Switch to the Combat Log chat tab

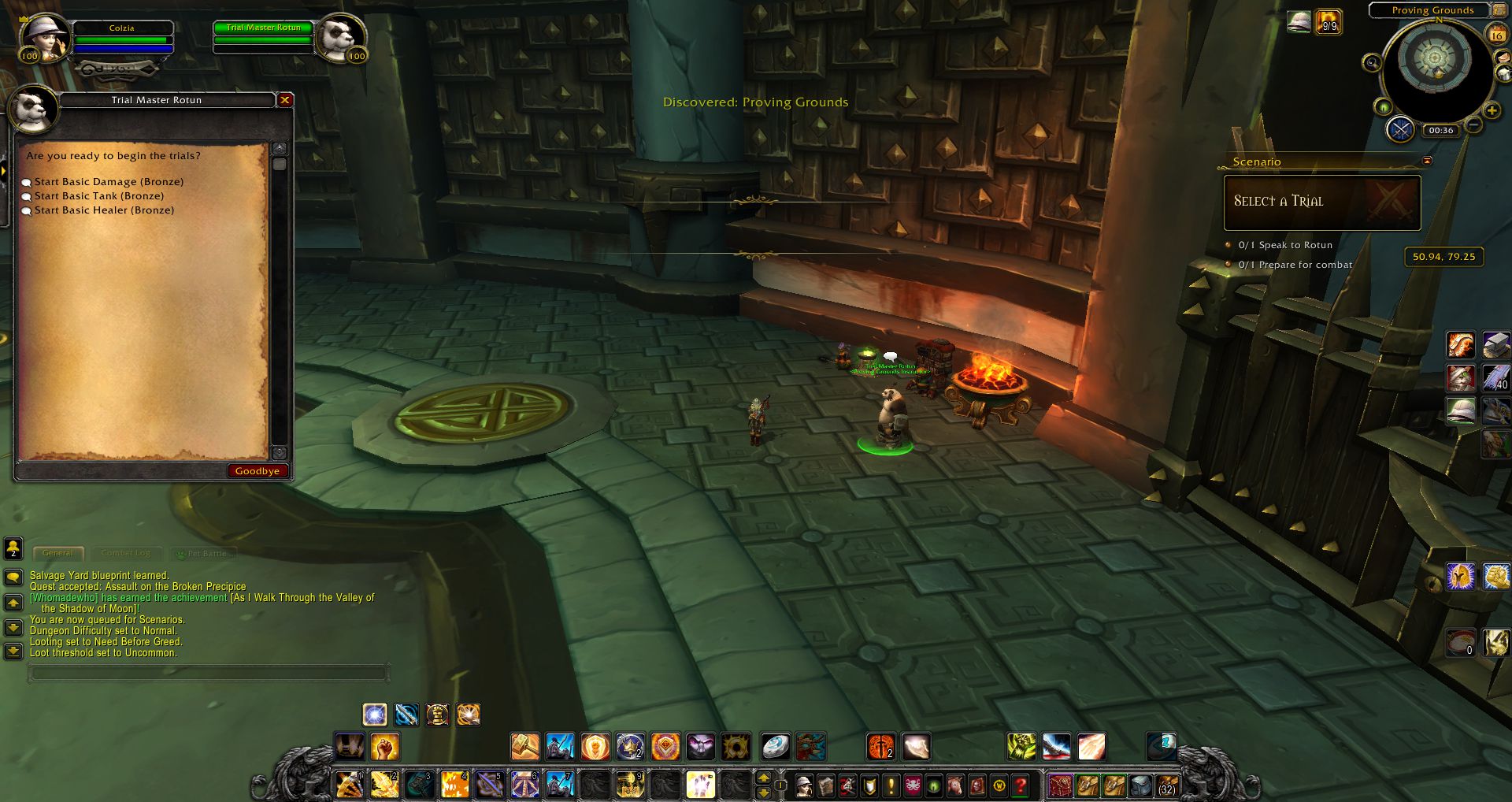tap(126, 553)
